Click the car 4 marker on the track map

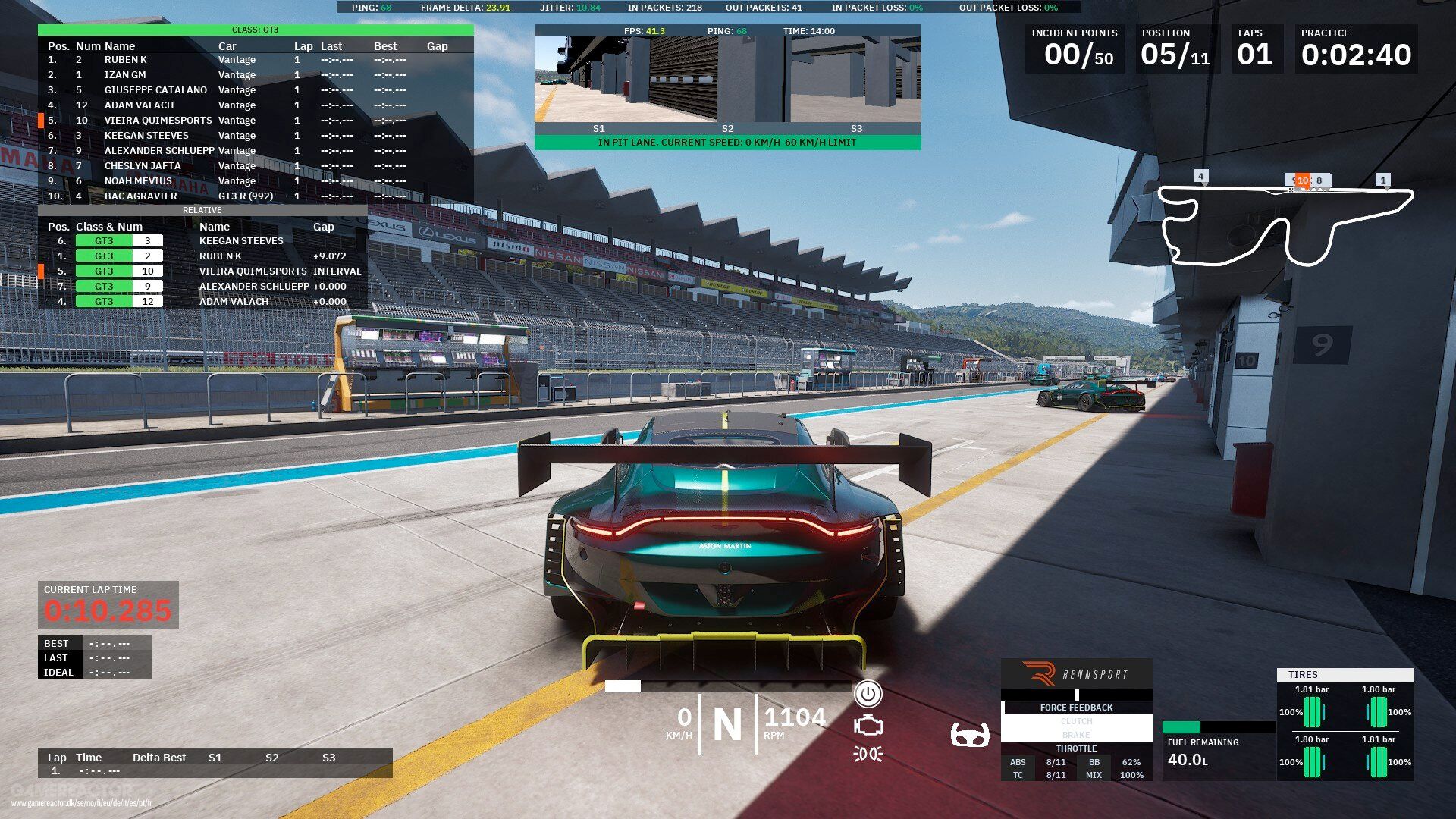[1200, 177]
